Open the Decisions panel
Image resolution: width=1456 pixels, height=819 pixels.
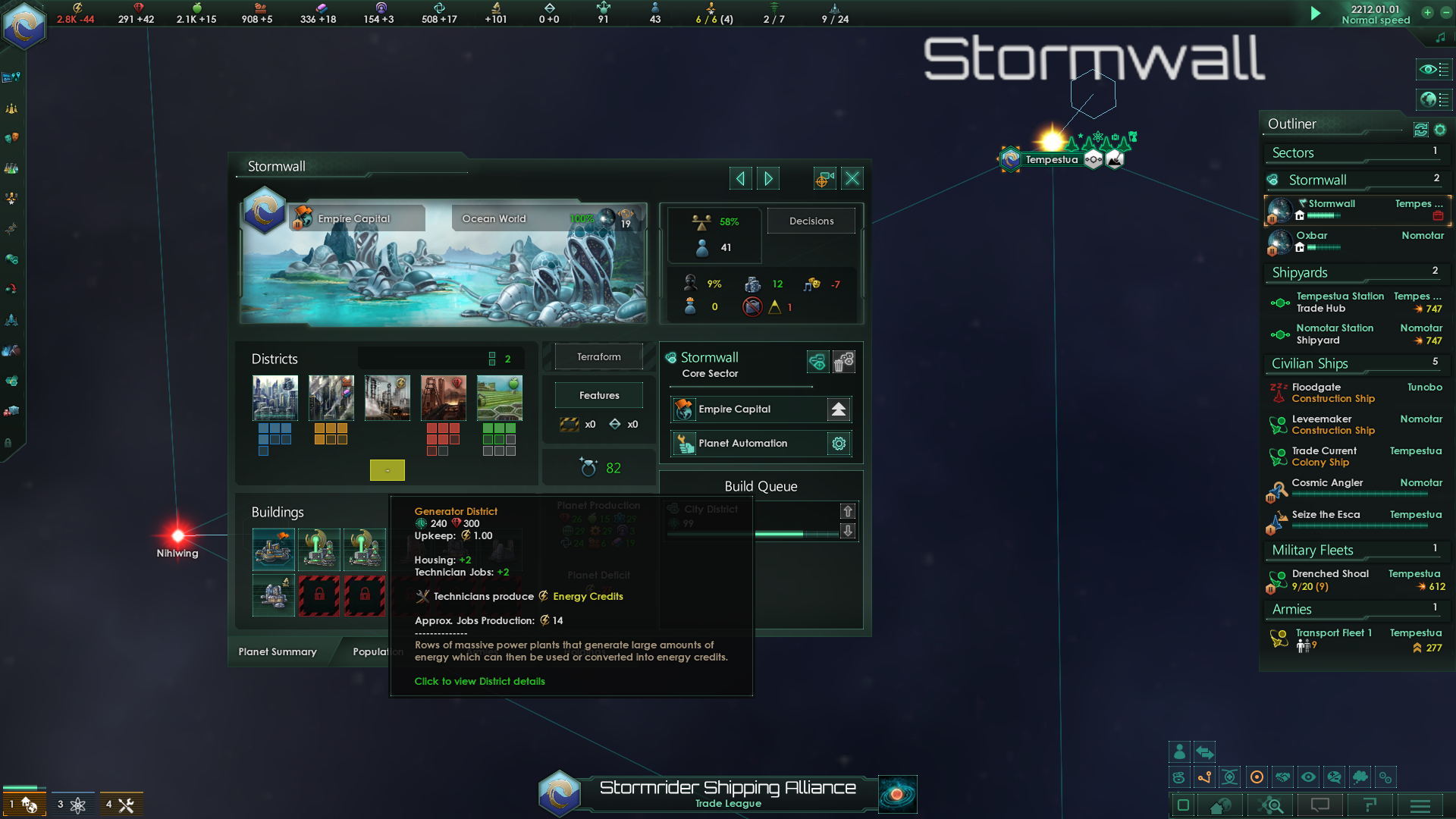coord(811,221)
